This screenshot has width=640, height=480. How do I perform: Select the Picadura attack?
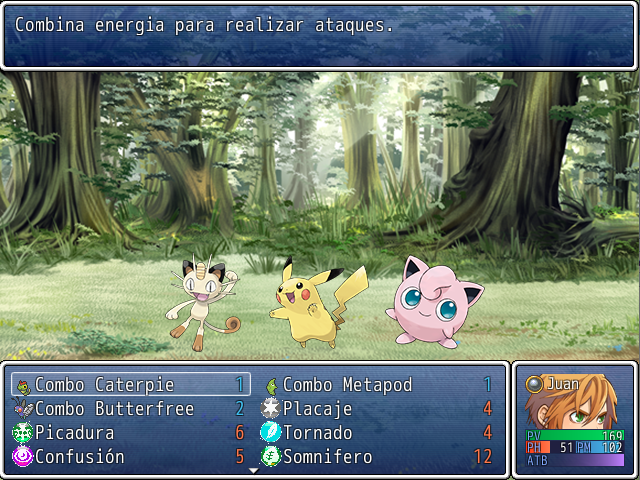[x=75, y=433]
